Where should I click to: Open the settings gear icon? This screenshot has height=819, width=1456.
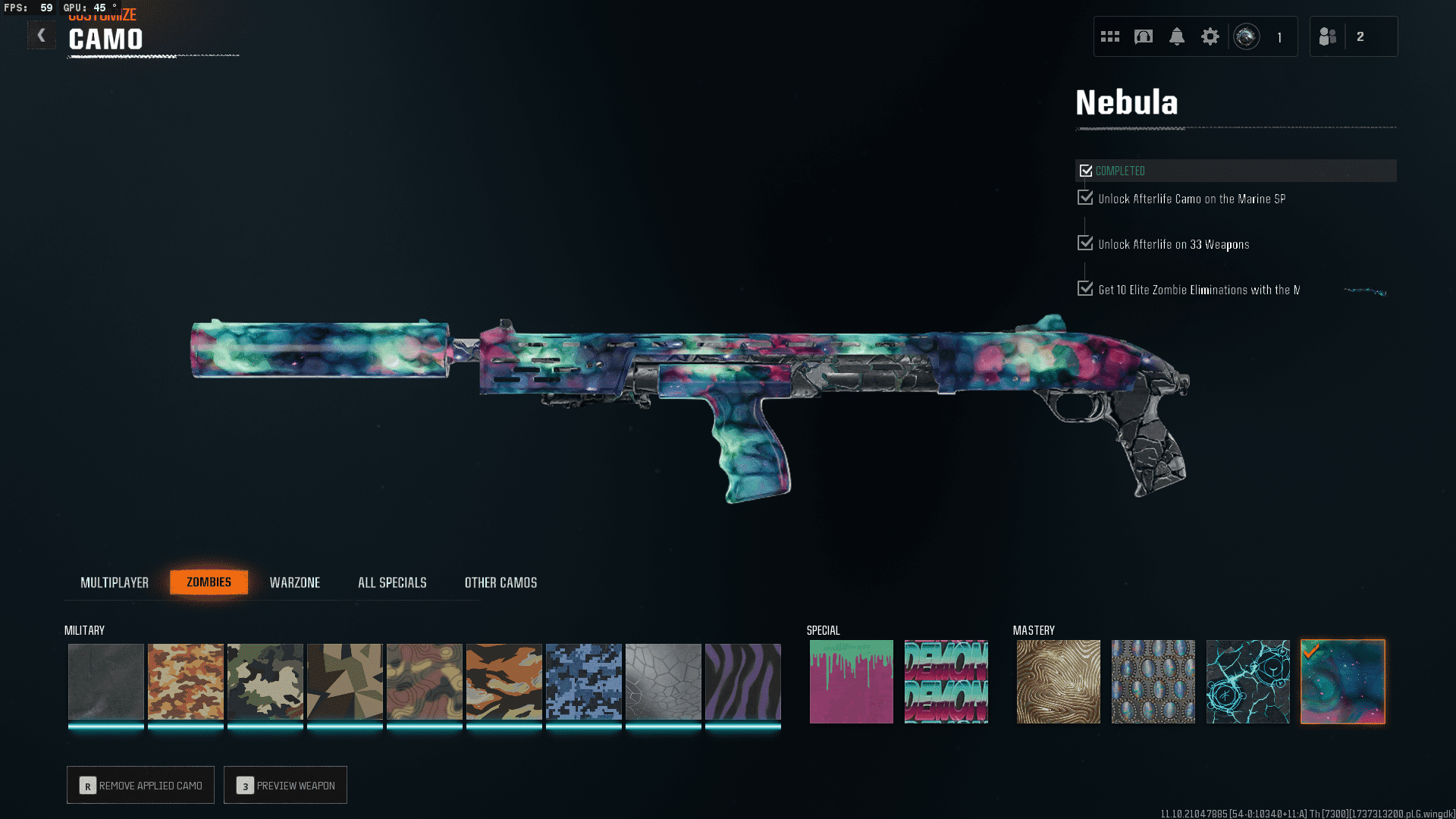pyautogui.click(x=1210, y=36)
